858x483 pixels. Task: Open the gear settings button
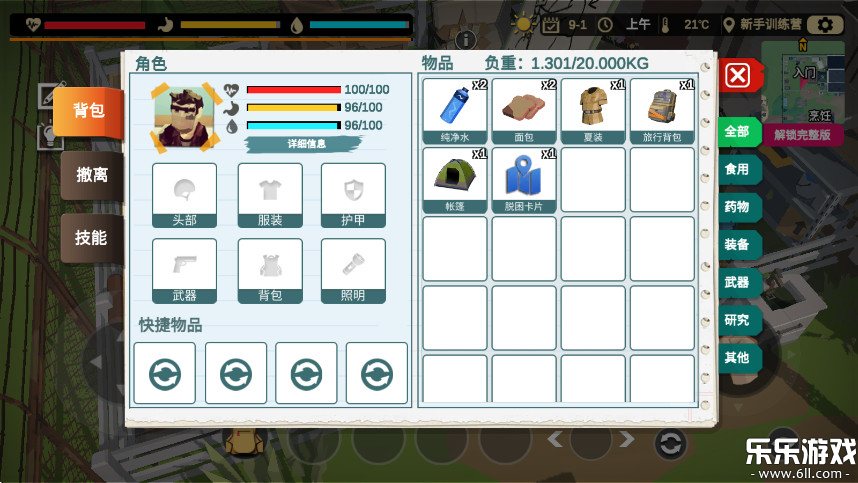click(825, 25)
